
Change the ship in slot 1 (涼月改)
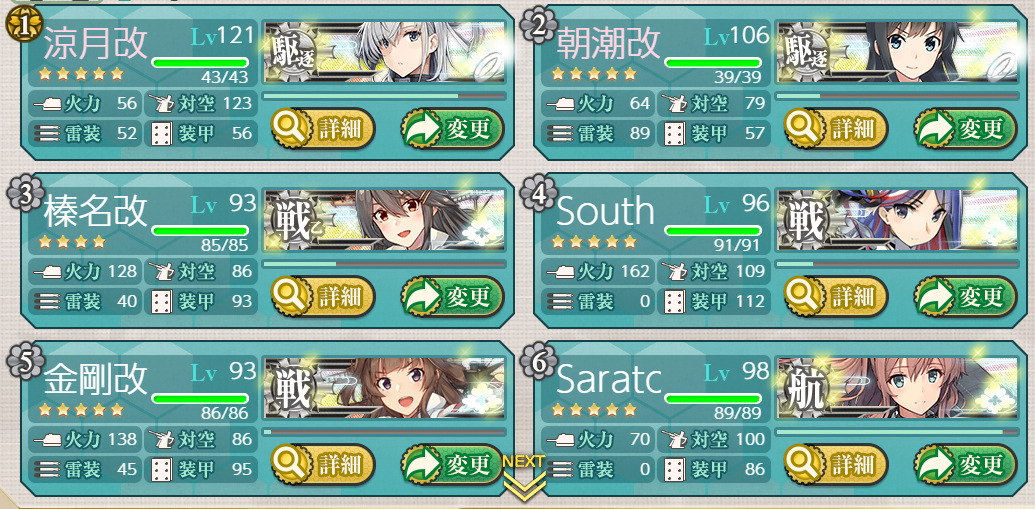pos(452,128)
